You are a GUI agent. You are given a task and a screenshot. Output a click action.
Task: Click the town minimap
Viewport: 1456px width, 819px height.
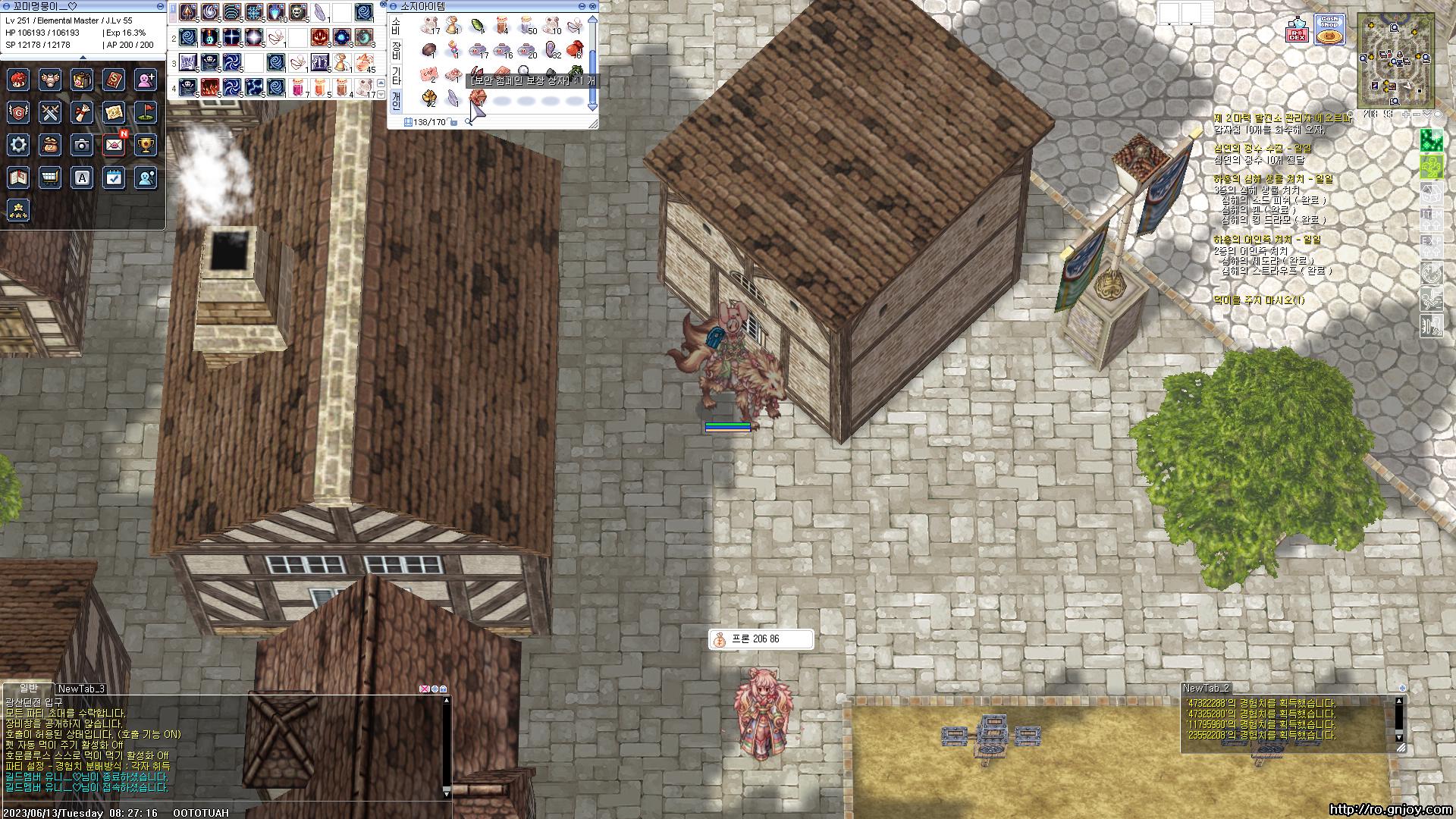point(1395,61)
